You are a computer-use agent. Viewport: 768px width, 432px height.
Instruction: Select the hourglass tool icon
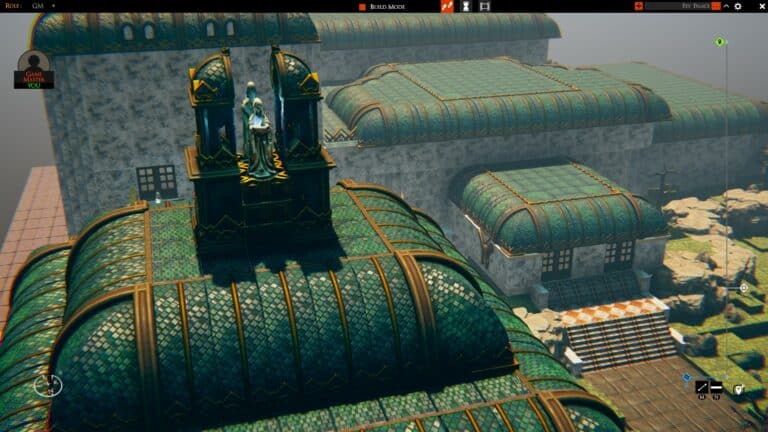[466, 6]
